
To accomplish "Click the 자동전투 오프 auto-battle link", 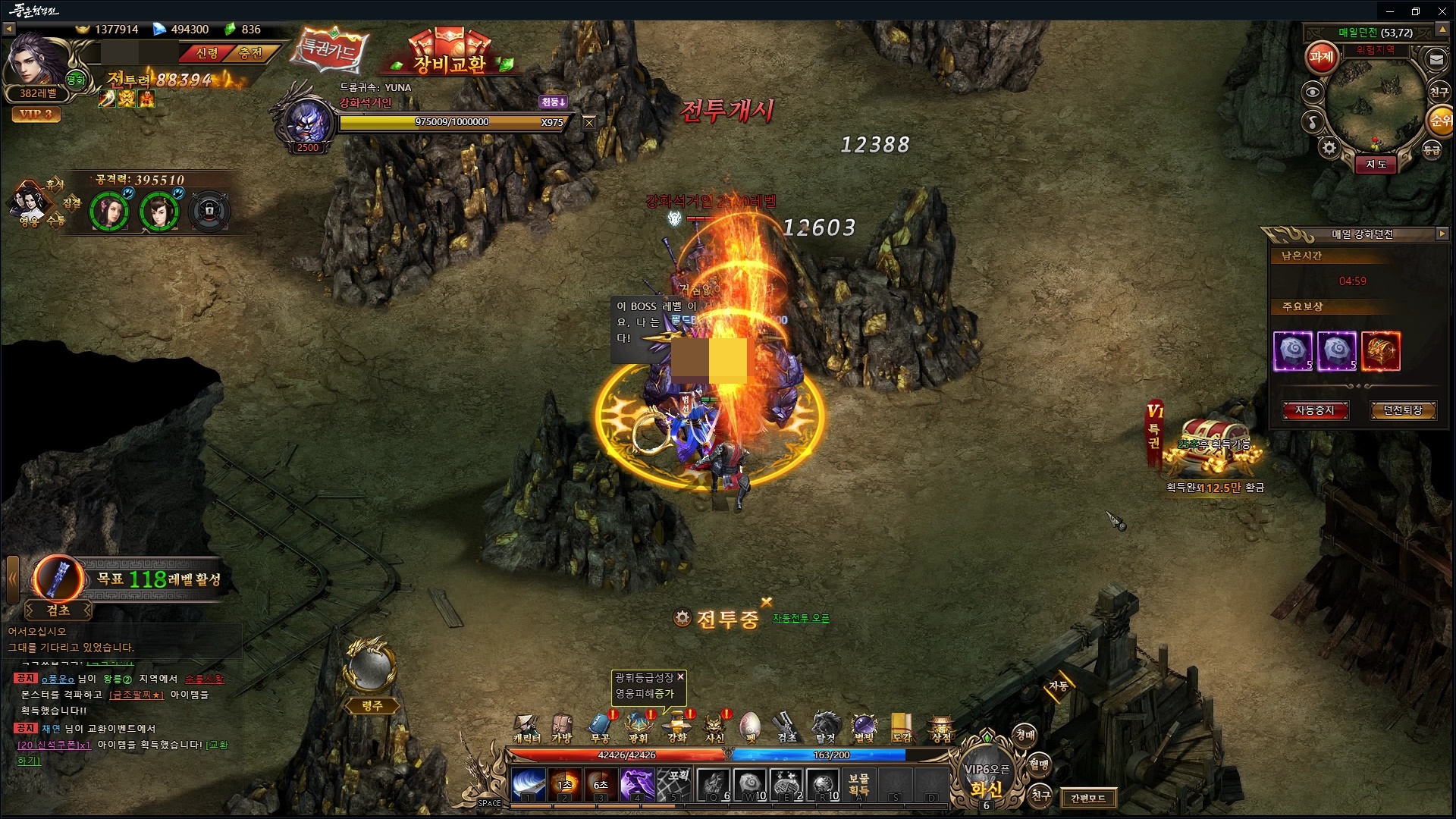I will tap(801, 619).
